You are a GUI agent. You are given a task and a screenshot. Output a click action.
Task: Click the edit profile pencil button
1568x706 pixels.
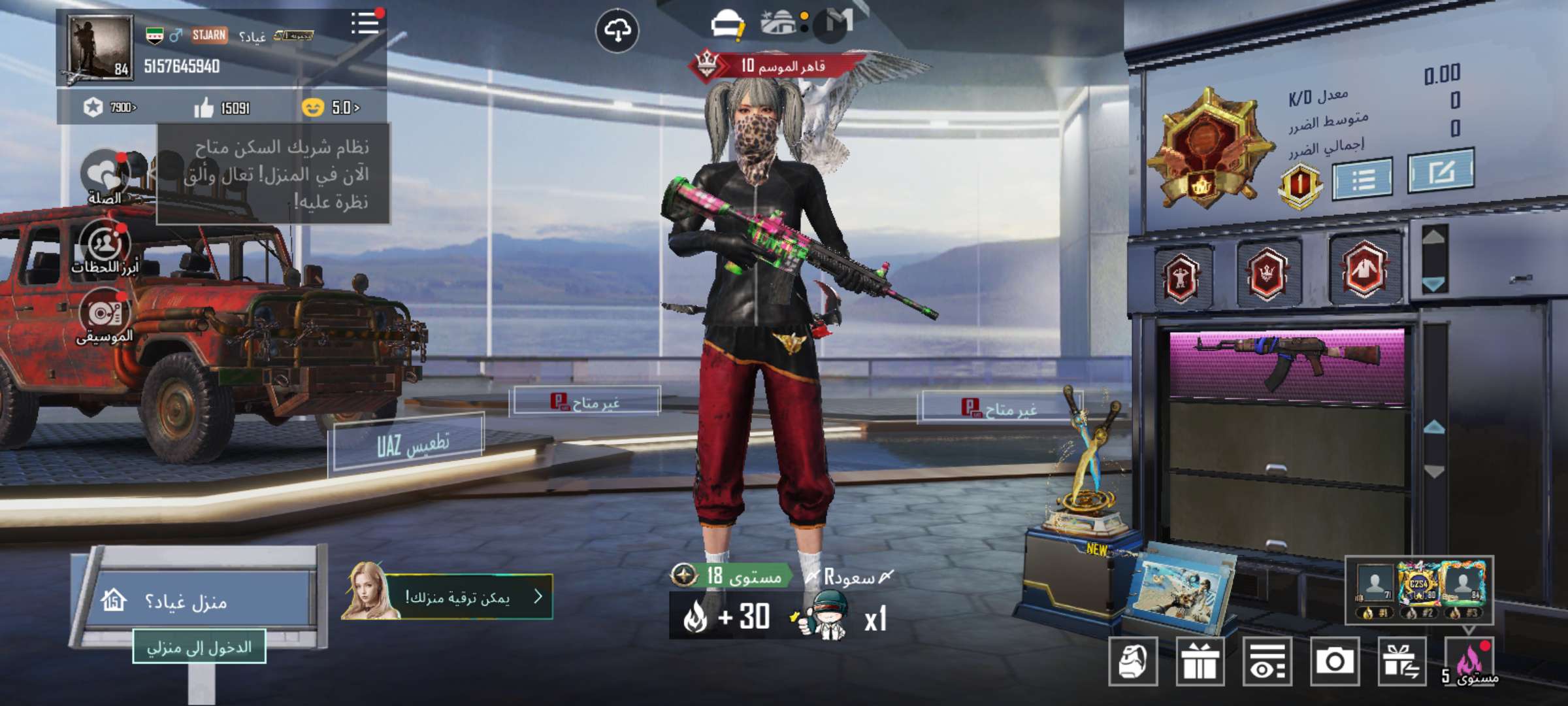click(1441, 171)
